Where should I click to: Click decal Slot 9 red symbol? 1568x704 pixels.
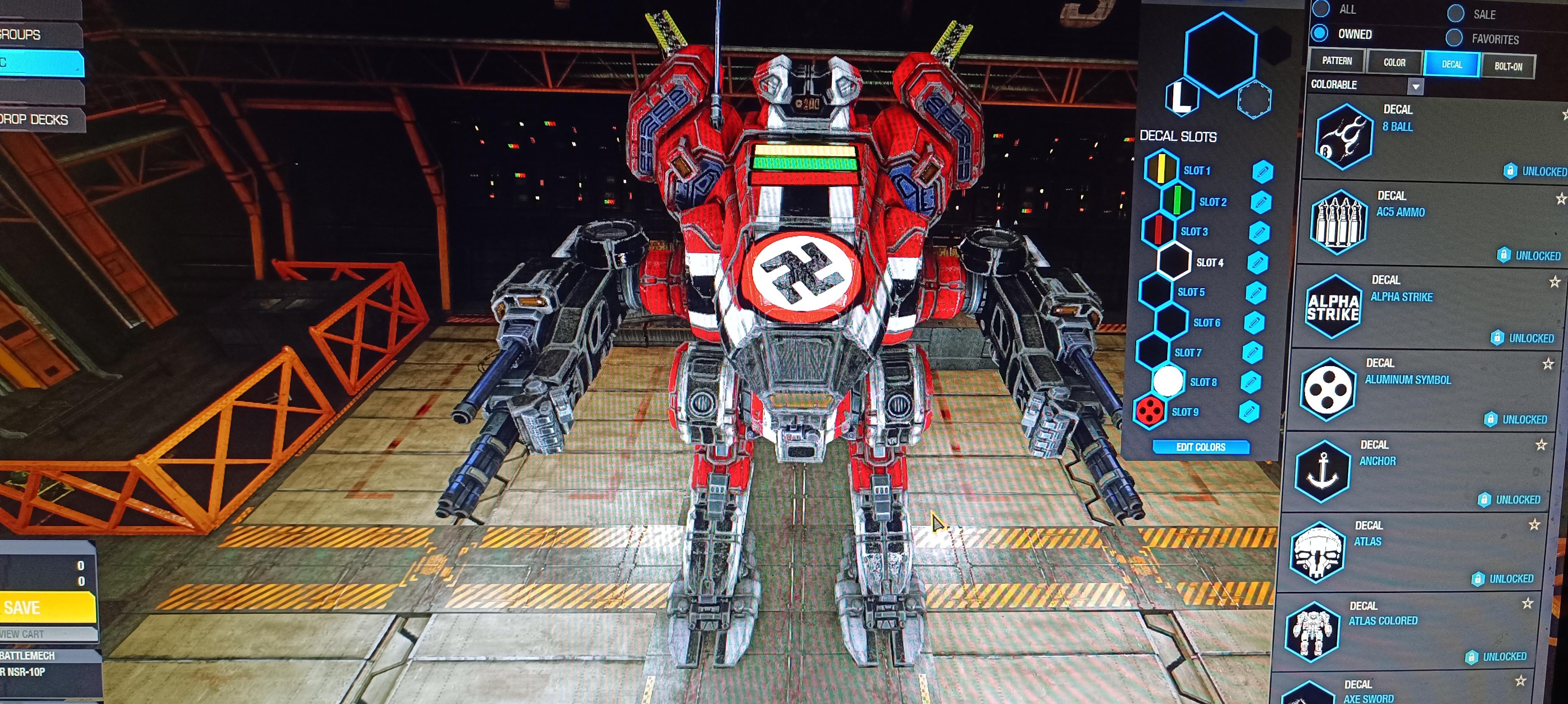pyautogui.click(x=1149, y=411)
